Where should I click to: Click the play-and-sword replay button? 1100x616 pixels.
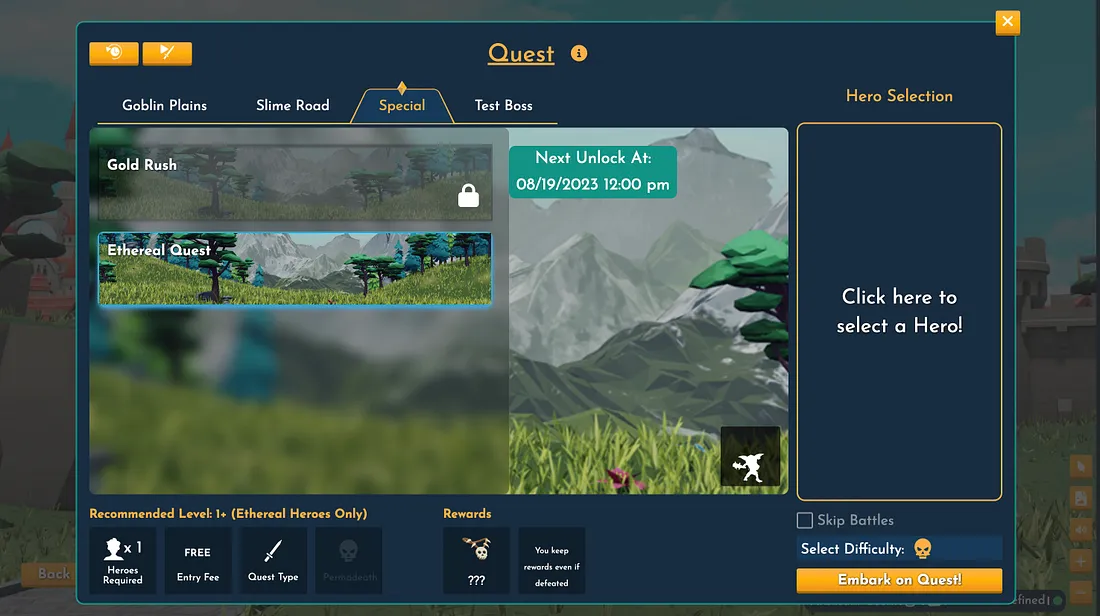click(167, 53)
